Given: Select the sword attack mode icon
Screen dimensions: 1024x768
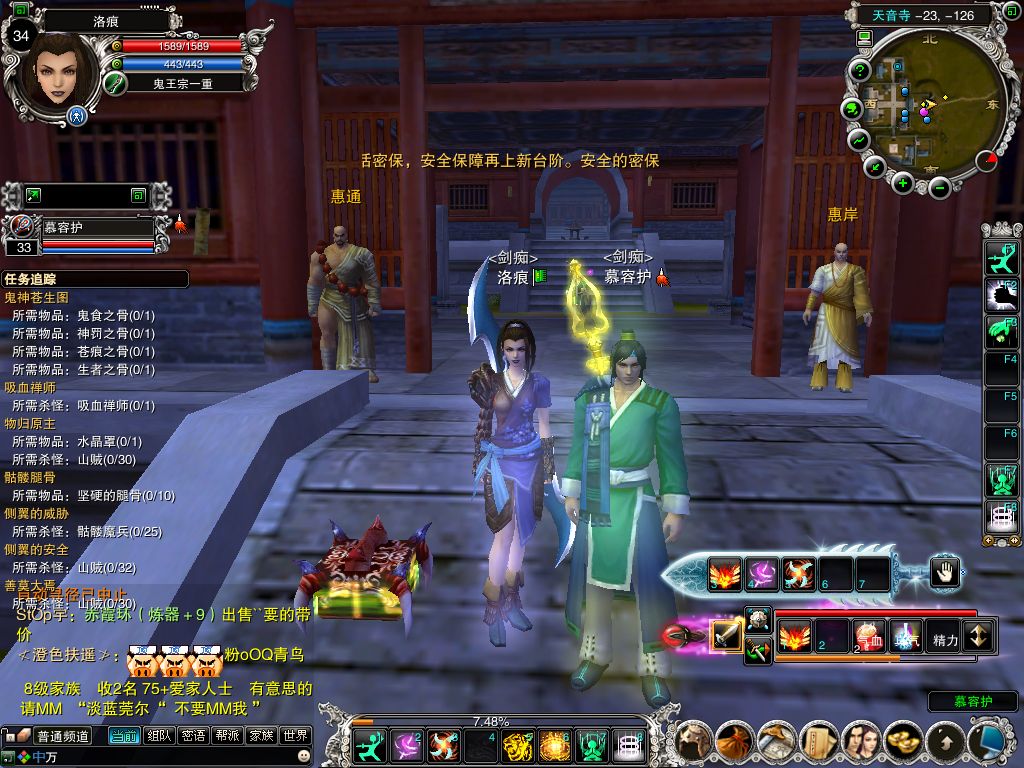Looking at the screenshot, I should 726,635.
